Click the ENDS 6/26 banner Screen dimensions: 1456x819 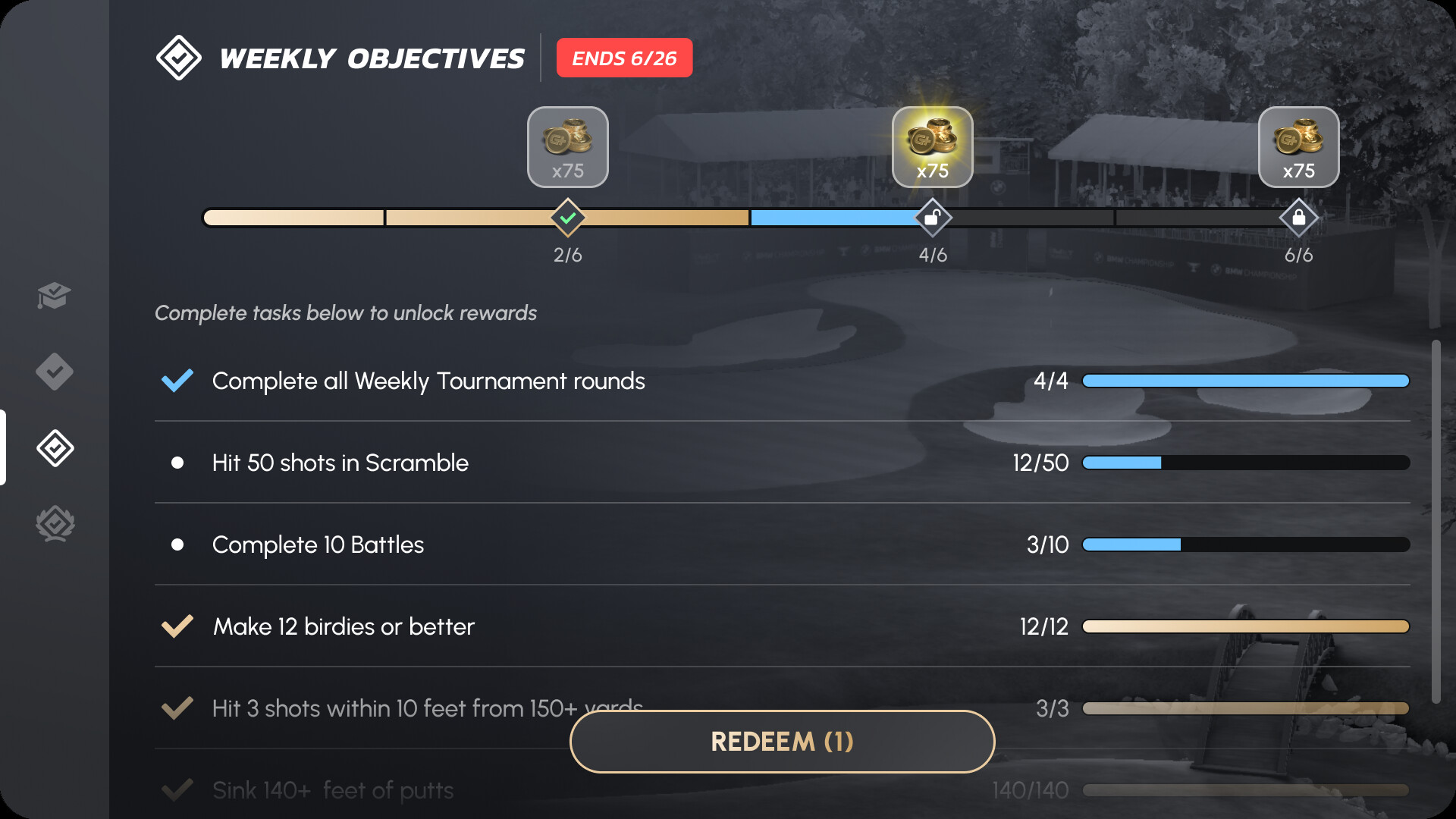[624, 57]
